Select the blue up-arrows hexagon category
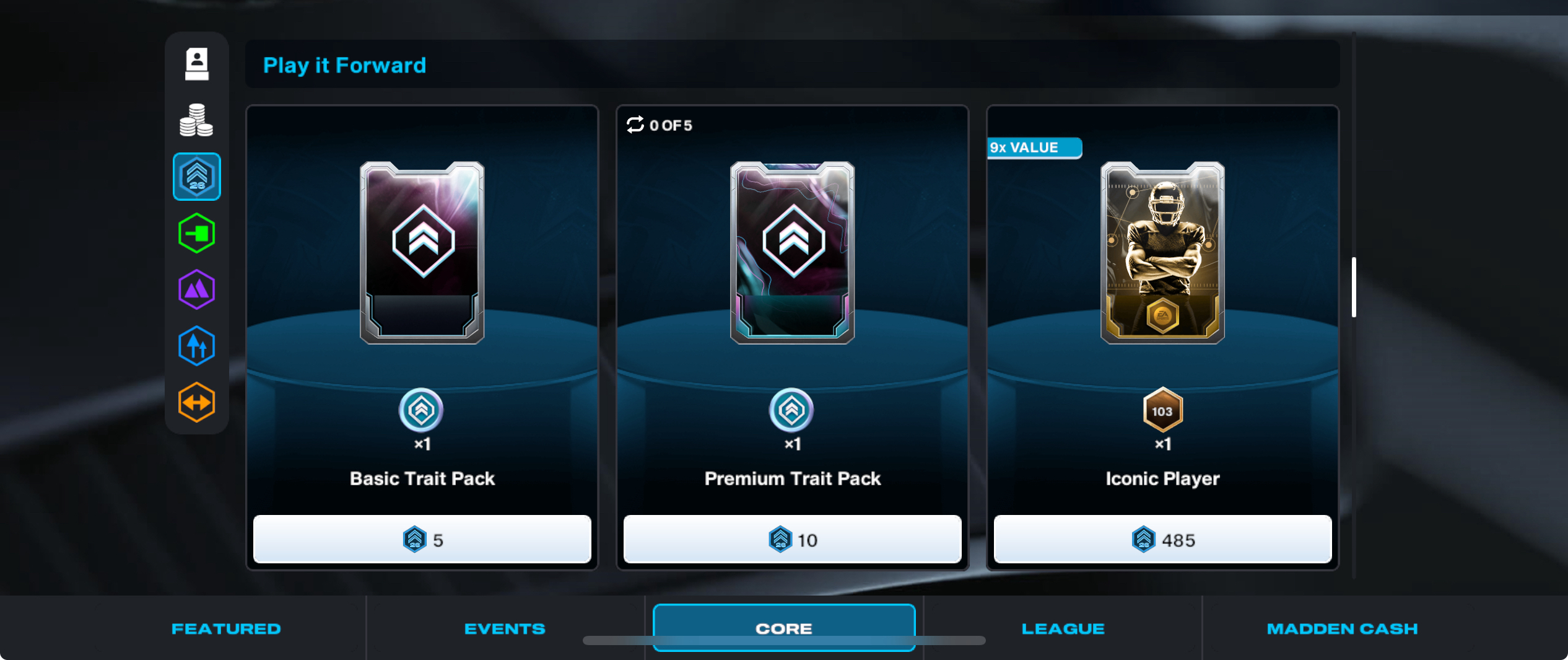 point(197,346)
